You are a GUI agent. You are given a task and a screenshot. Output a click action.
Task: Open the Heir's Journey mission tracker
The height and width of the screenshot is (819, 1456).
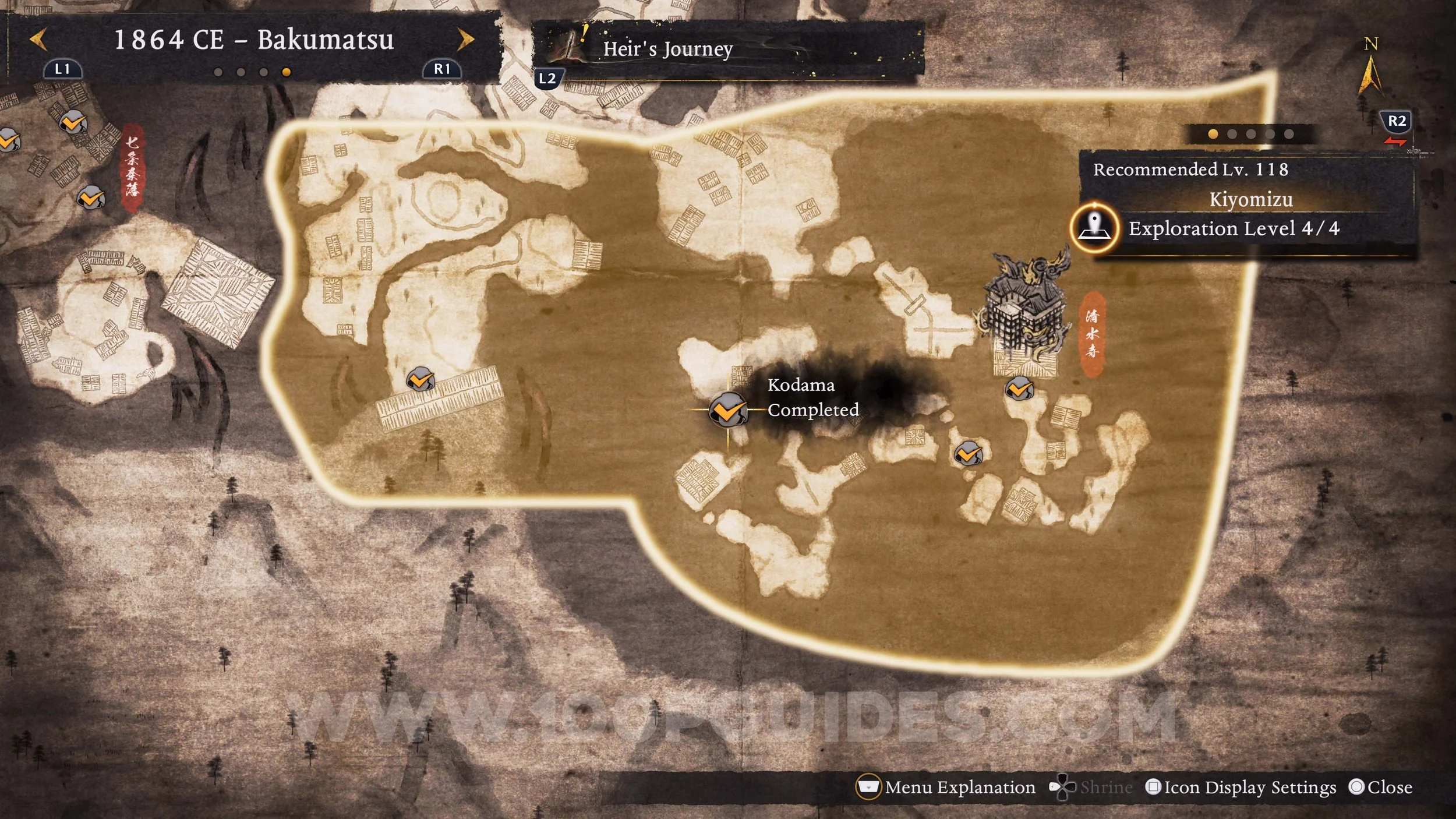coord(667,49)
